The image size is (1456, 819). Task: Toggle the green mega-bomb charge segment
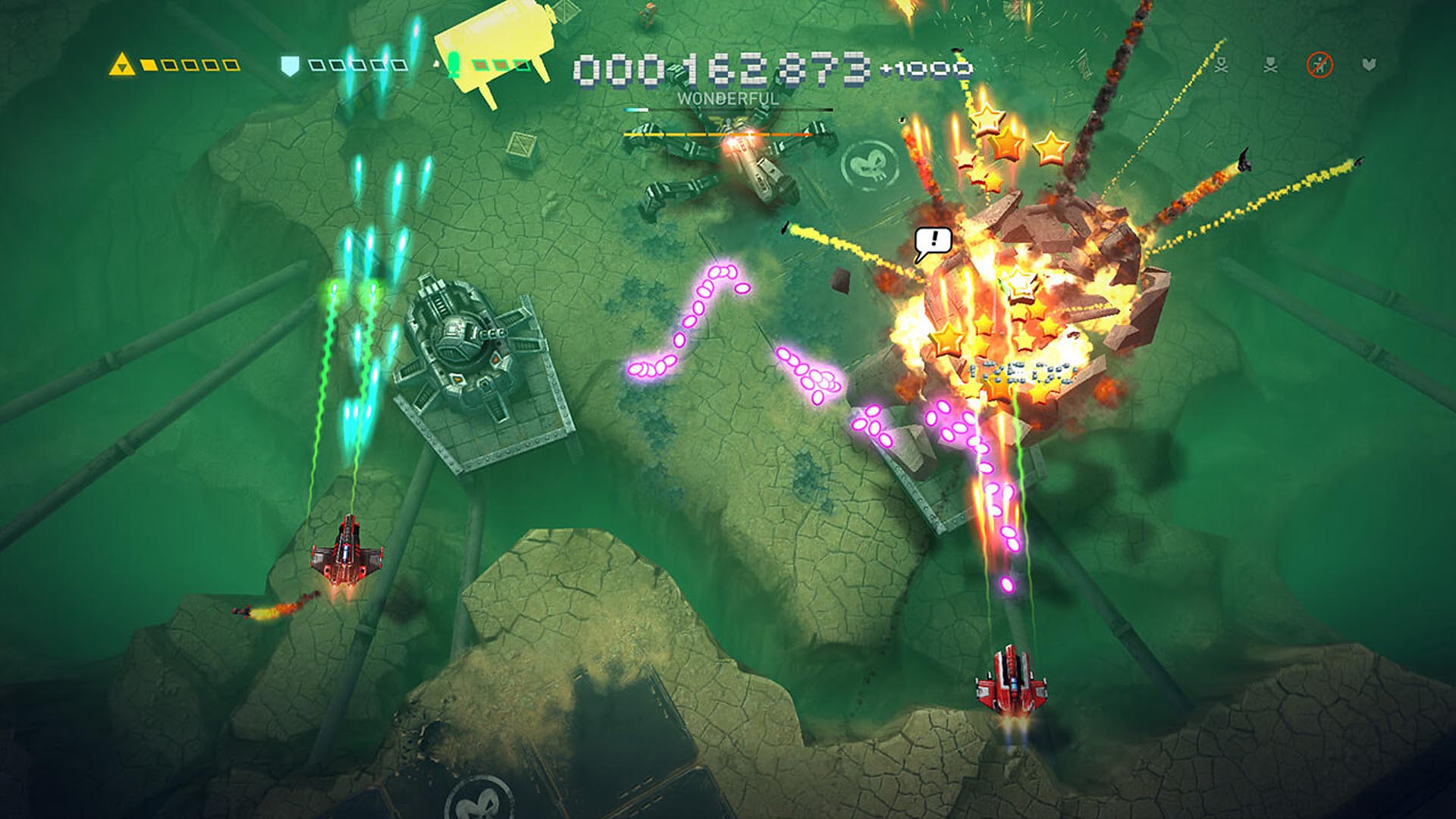click(x=479, y=66)
